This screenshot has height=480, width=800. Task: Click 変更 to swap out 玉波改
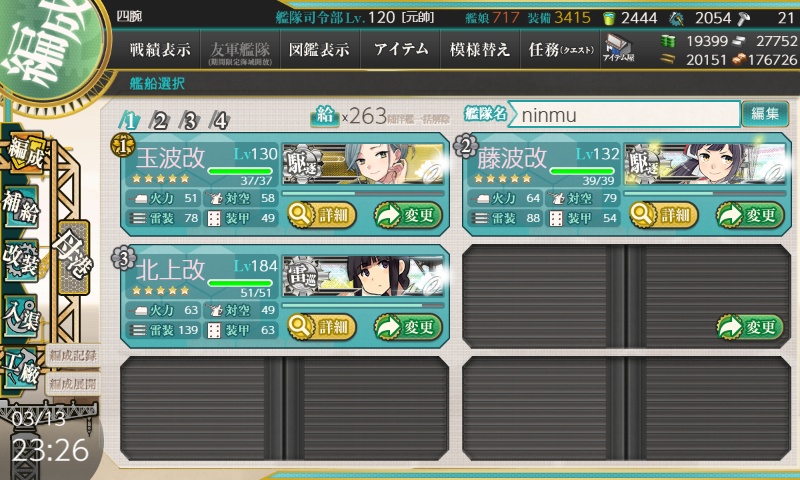click(x=407, y=214)
